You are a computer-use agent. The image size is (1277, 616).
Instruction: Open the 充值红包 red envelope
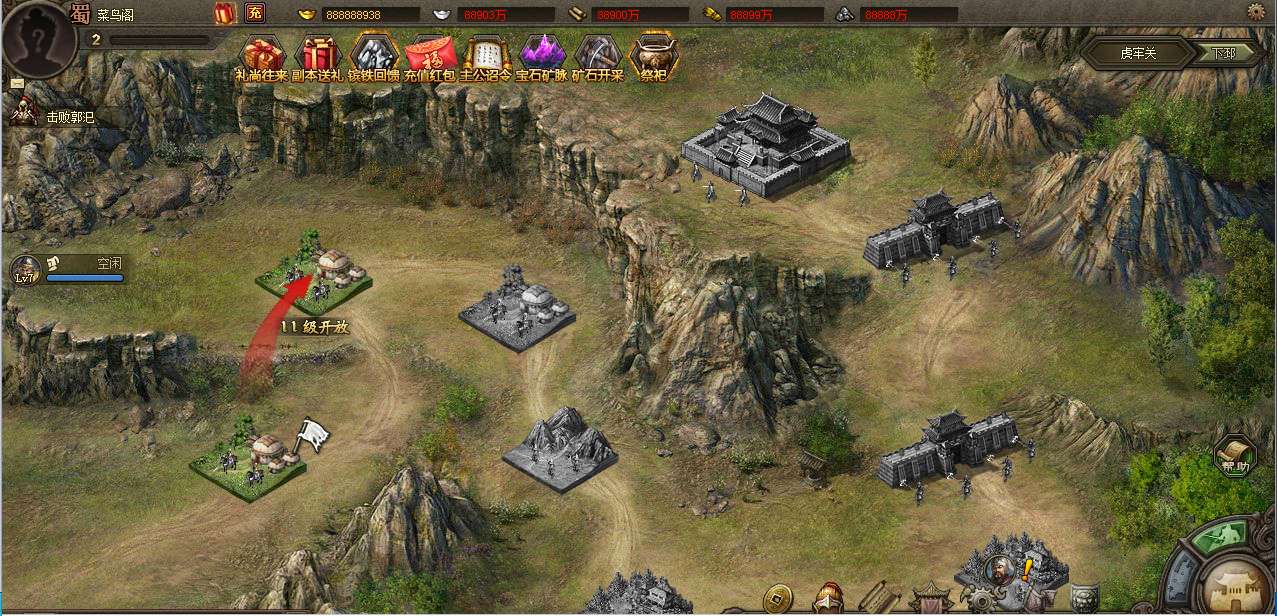(431, 56)
